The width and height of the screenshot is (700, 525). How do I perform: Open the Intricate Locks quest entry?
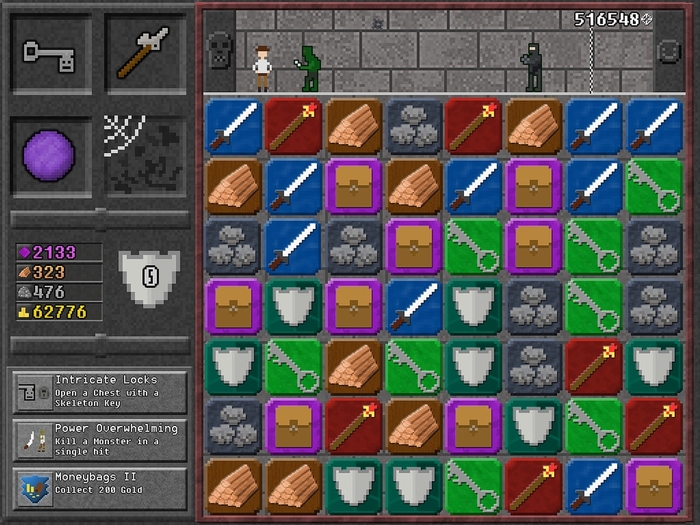point(100,392)
